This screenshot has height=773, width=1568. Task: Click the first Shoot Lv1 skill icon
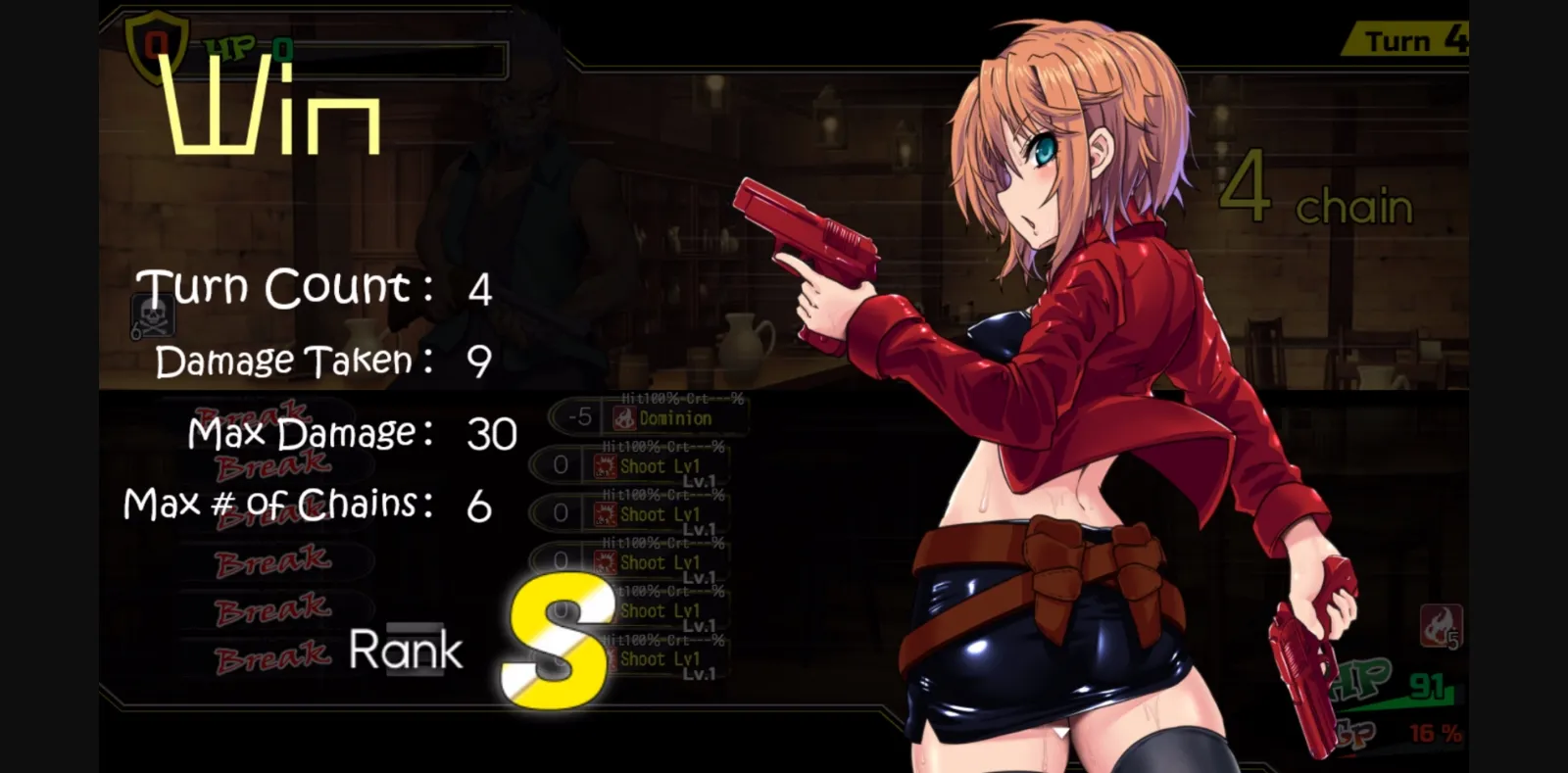point(609,467)
